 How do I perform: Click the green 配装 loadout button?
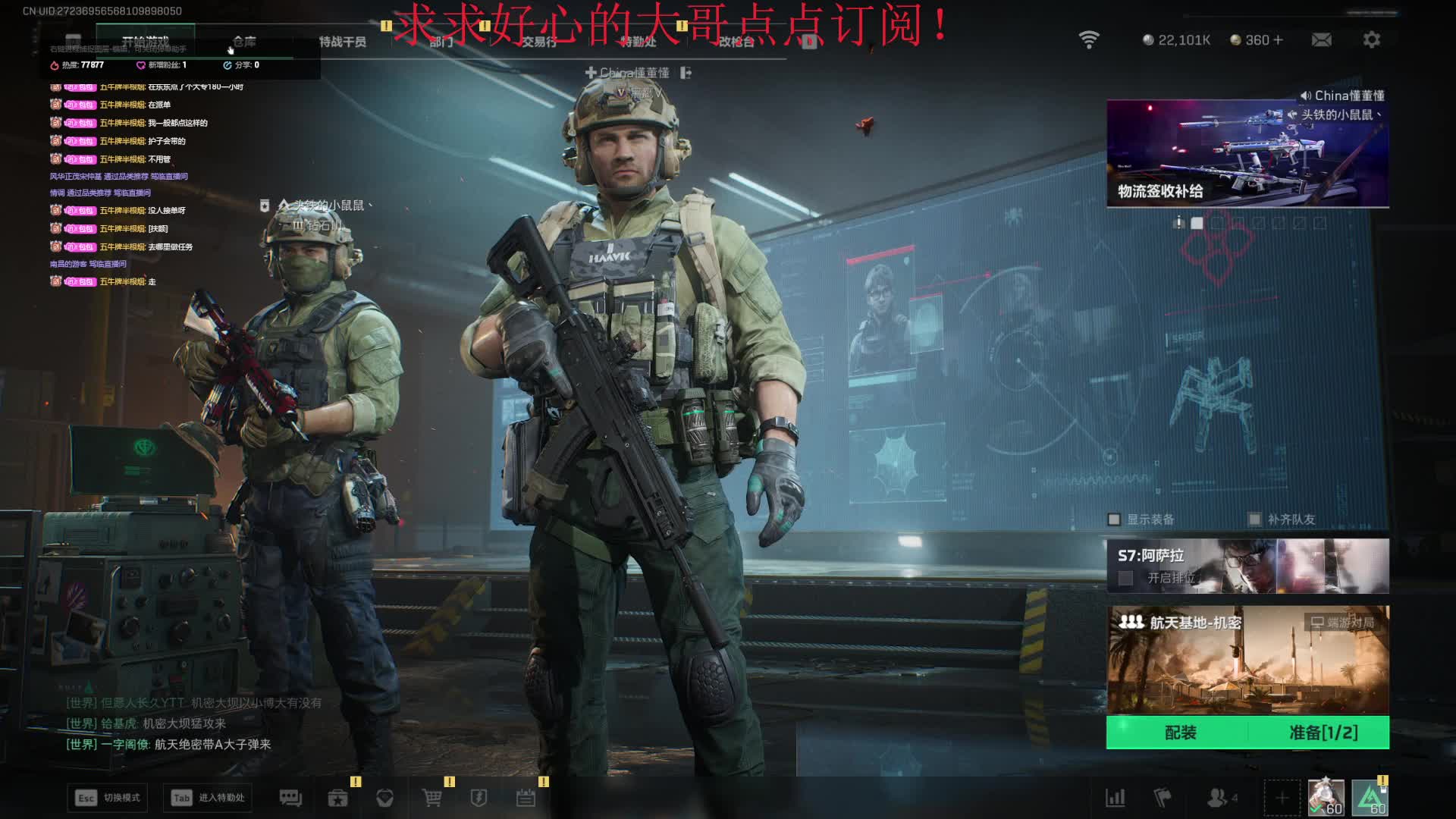point(1180,733)
